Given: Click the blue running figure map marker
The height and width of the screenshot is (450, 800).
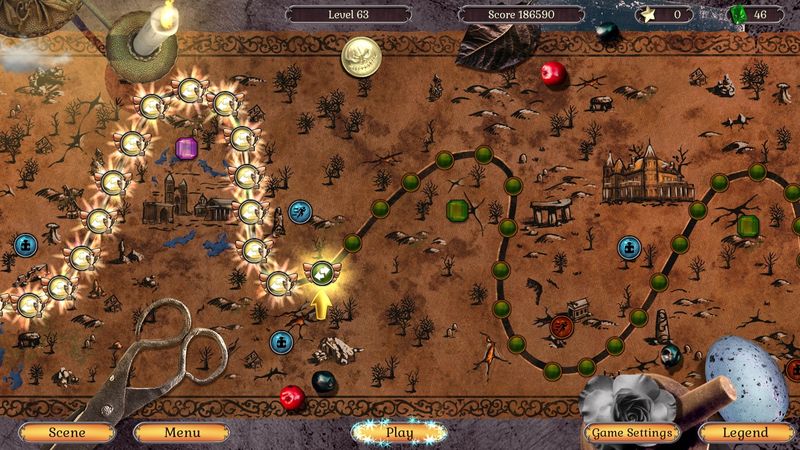Looking at the screenshot, I should 300,210.
